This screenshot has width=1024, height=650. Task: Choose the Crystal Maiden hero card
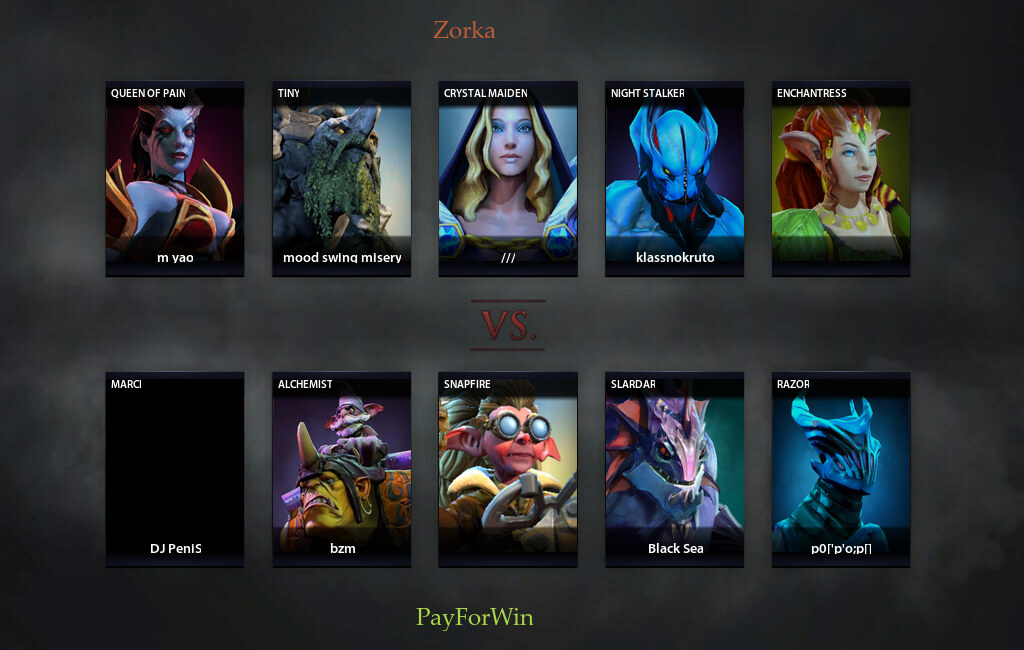[x=508, y=178]
